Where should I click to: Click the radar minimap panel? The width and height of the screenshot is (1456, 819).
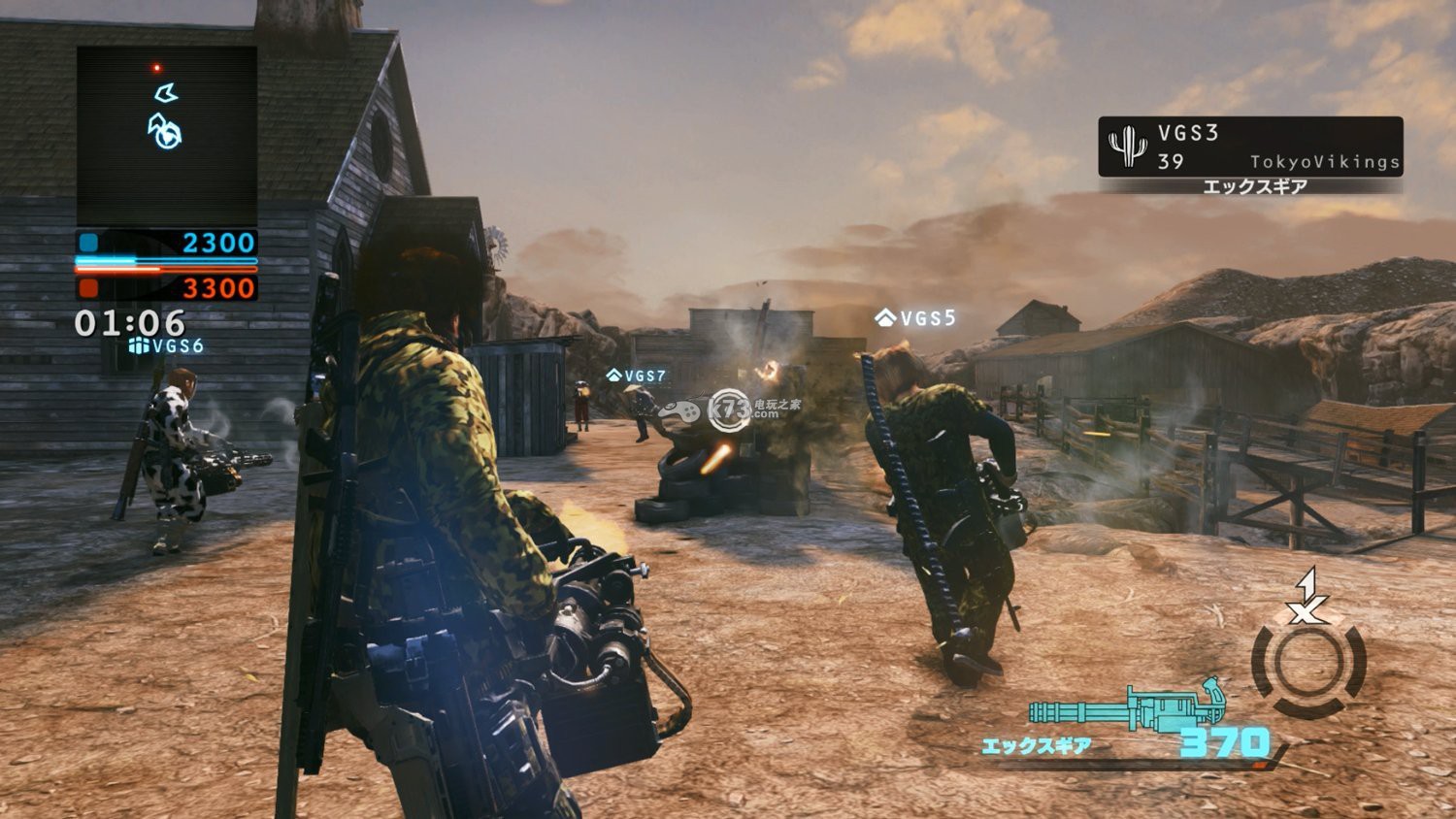pyautogui.click(x=167, y=136)
